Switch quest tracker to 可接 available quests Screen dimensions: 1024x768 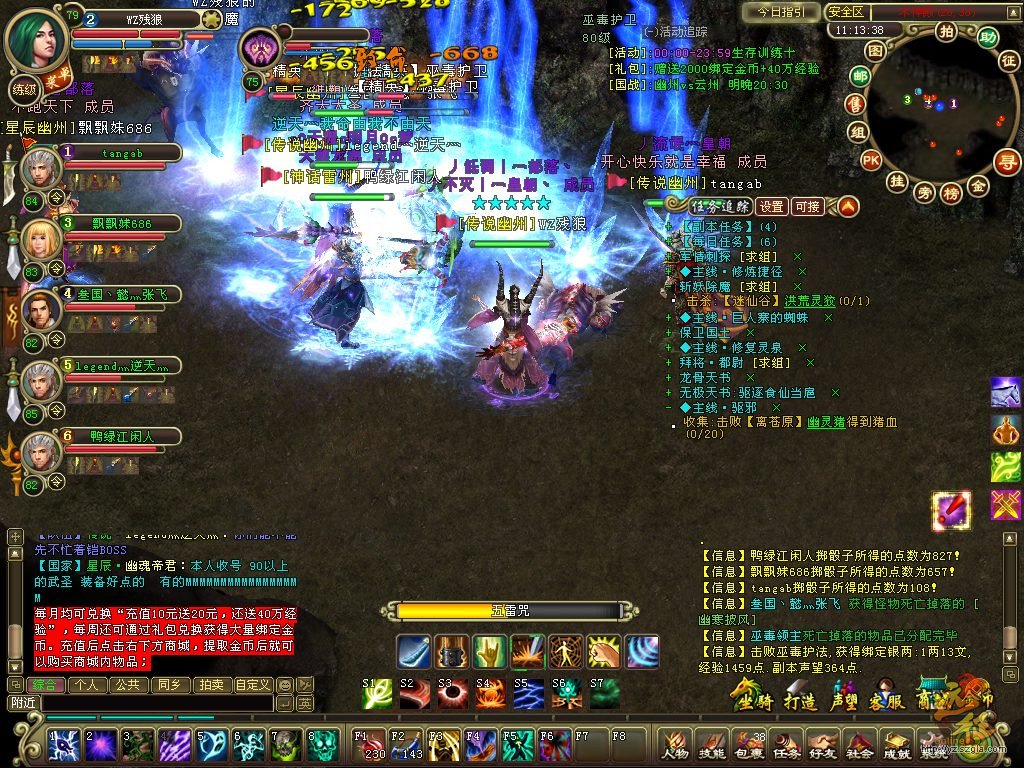click(x=806, y=207)
